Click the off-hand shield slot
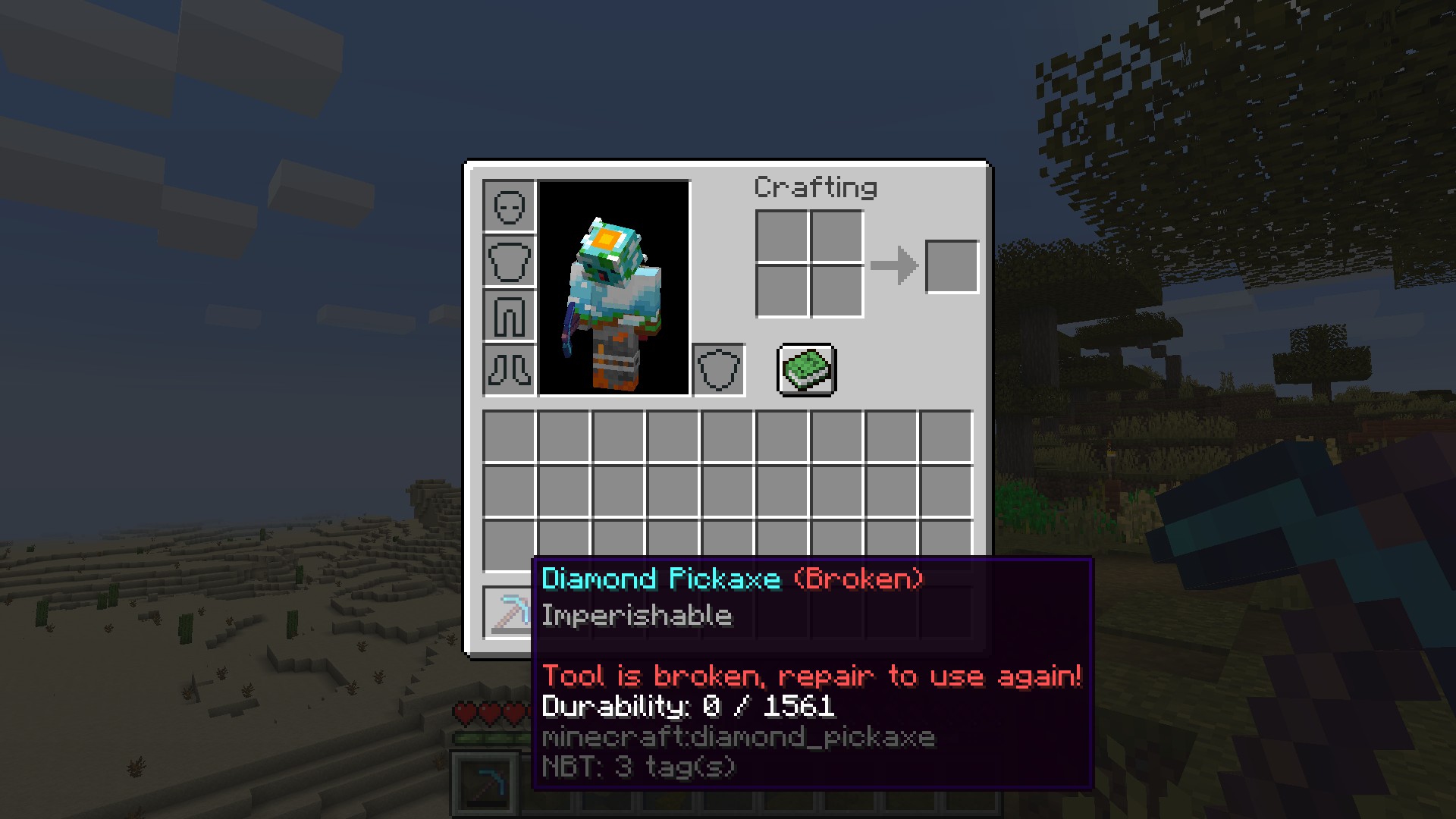 [718, 370]
